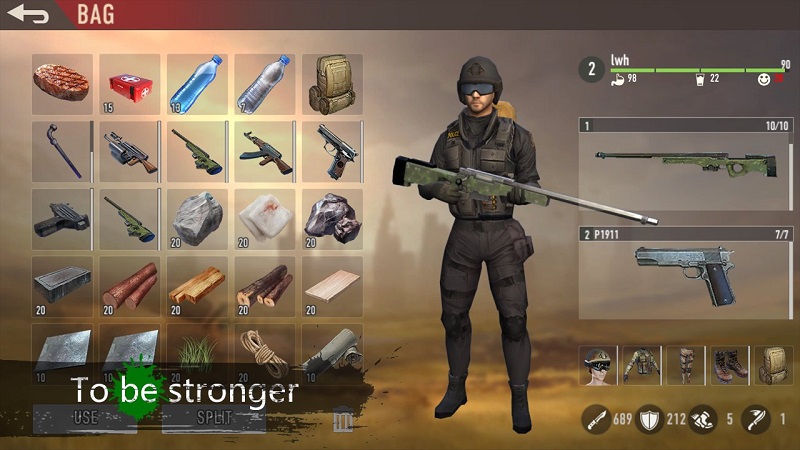Select the equipped boots slot

[x=728, y=366]
